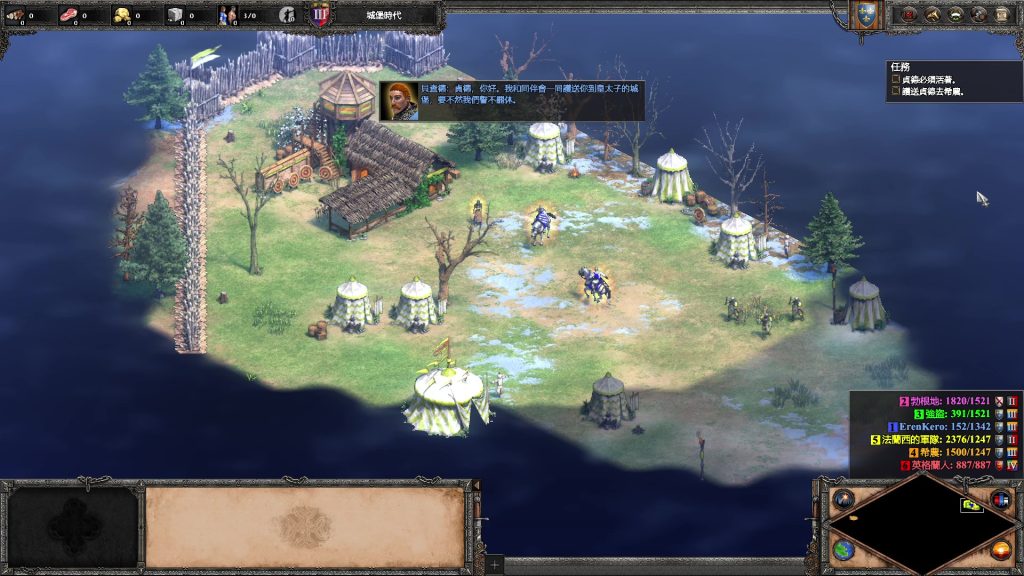Click the orange sunset button beside minimap
This screenshot has height=576, width=1024.
click(1000, 550)
